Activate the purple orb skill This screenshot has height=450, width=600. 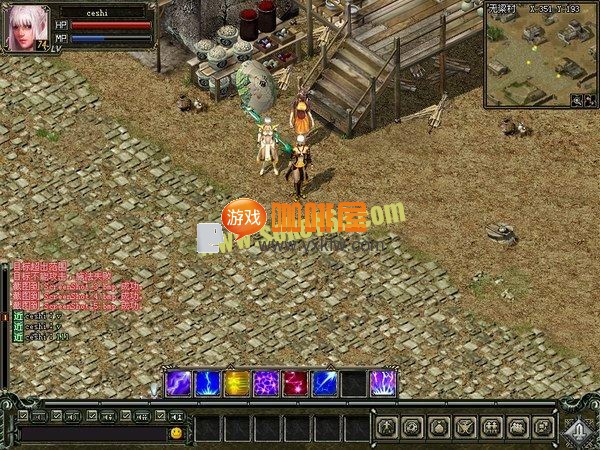pyautogui.click(x=179, y=384)
